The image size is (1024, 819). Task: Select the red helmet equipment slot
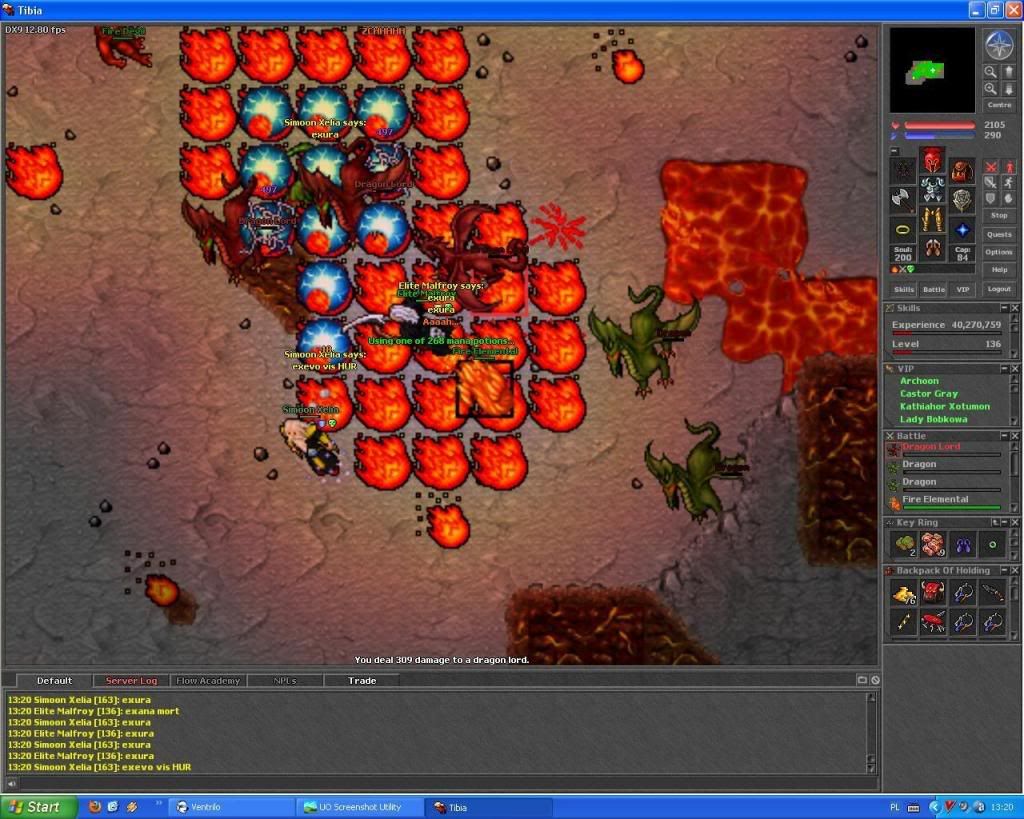pyautogui.click(x=932, y=161)
